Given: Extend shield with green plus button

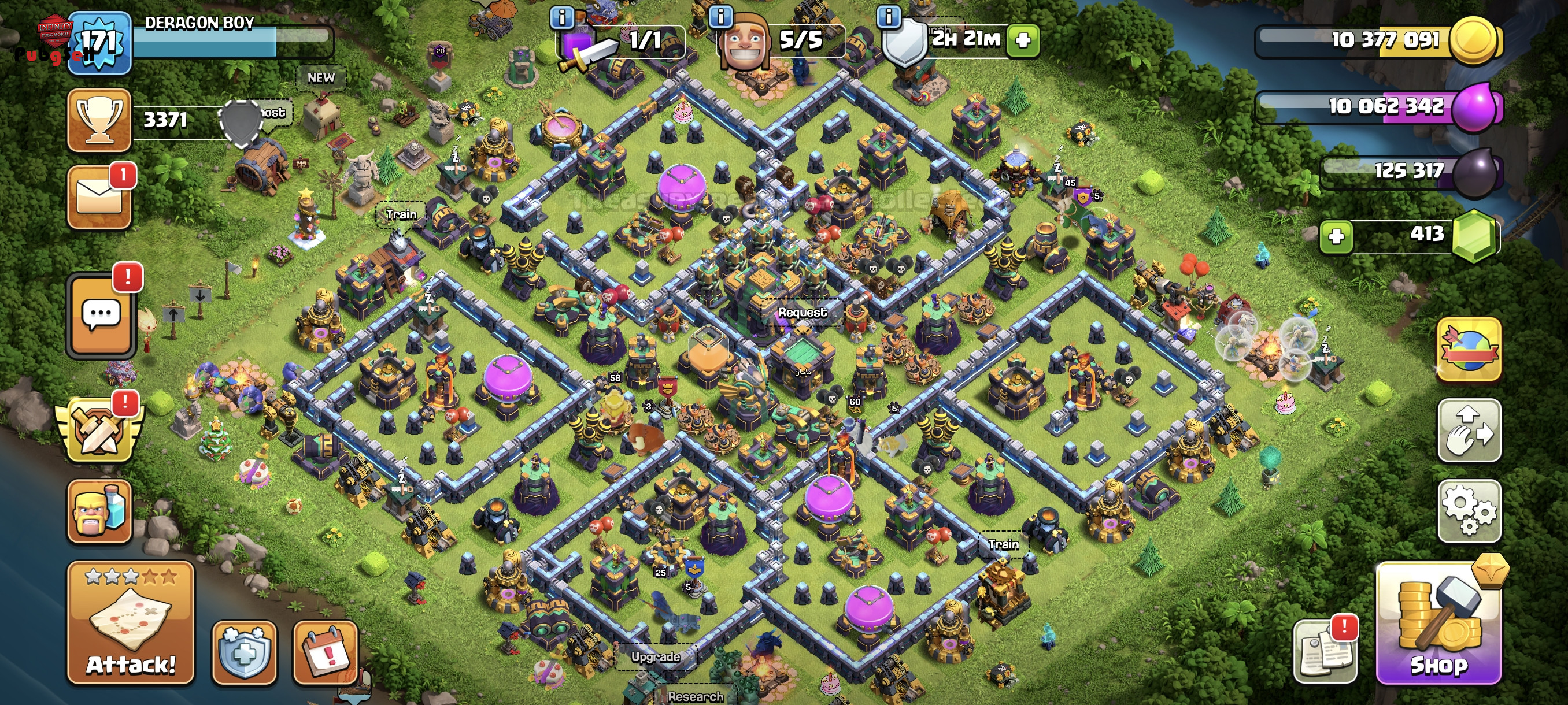Looking at the screenshot, I should tap(1023, 40).
